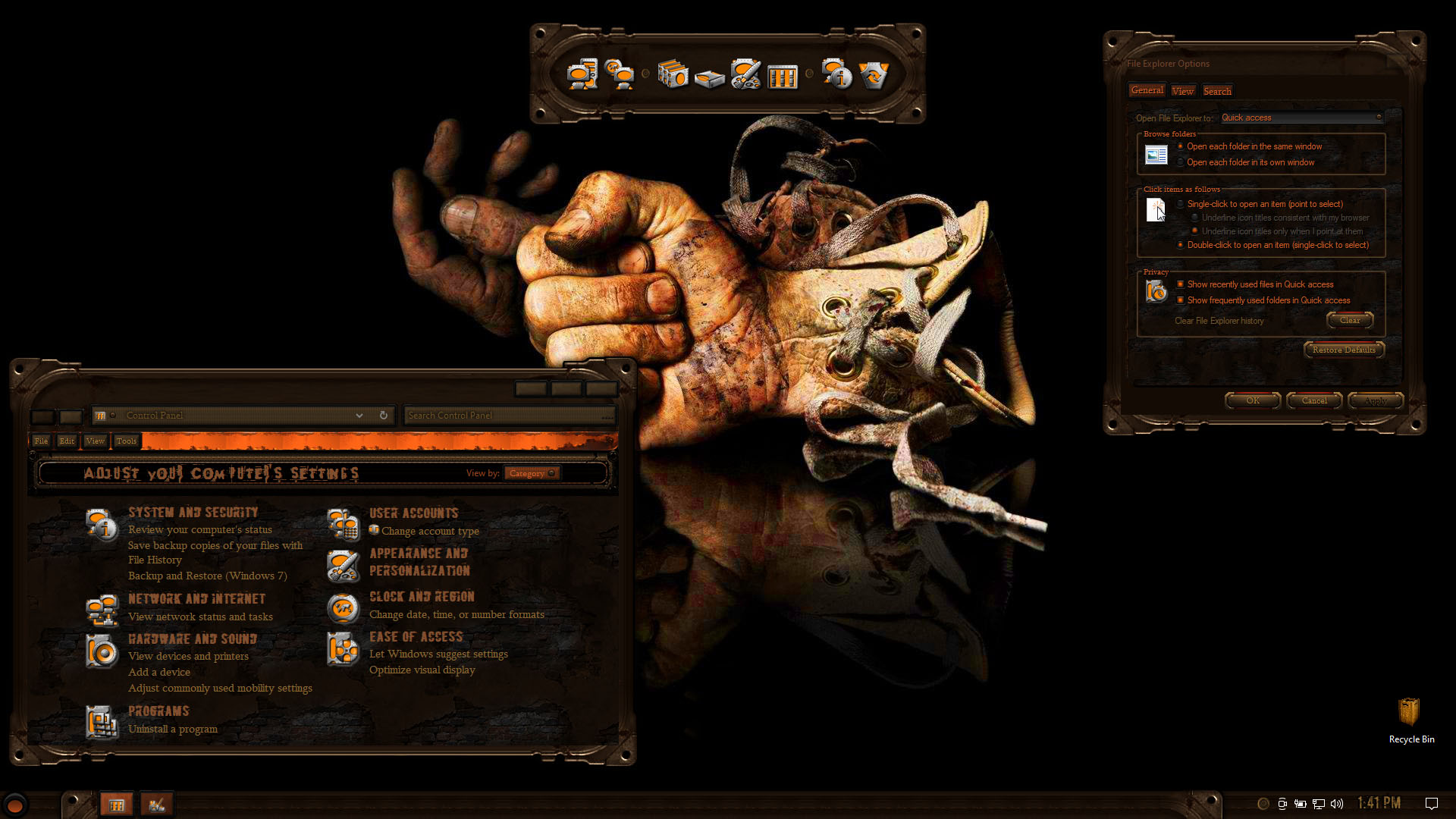Click the Restore Defaults button
This screenshot has height=819, width=1456.
click(x=1344, y=350)
